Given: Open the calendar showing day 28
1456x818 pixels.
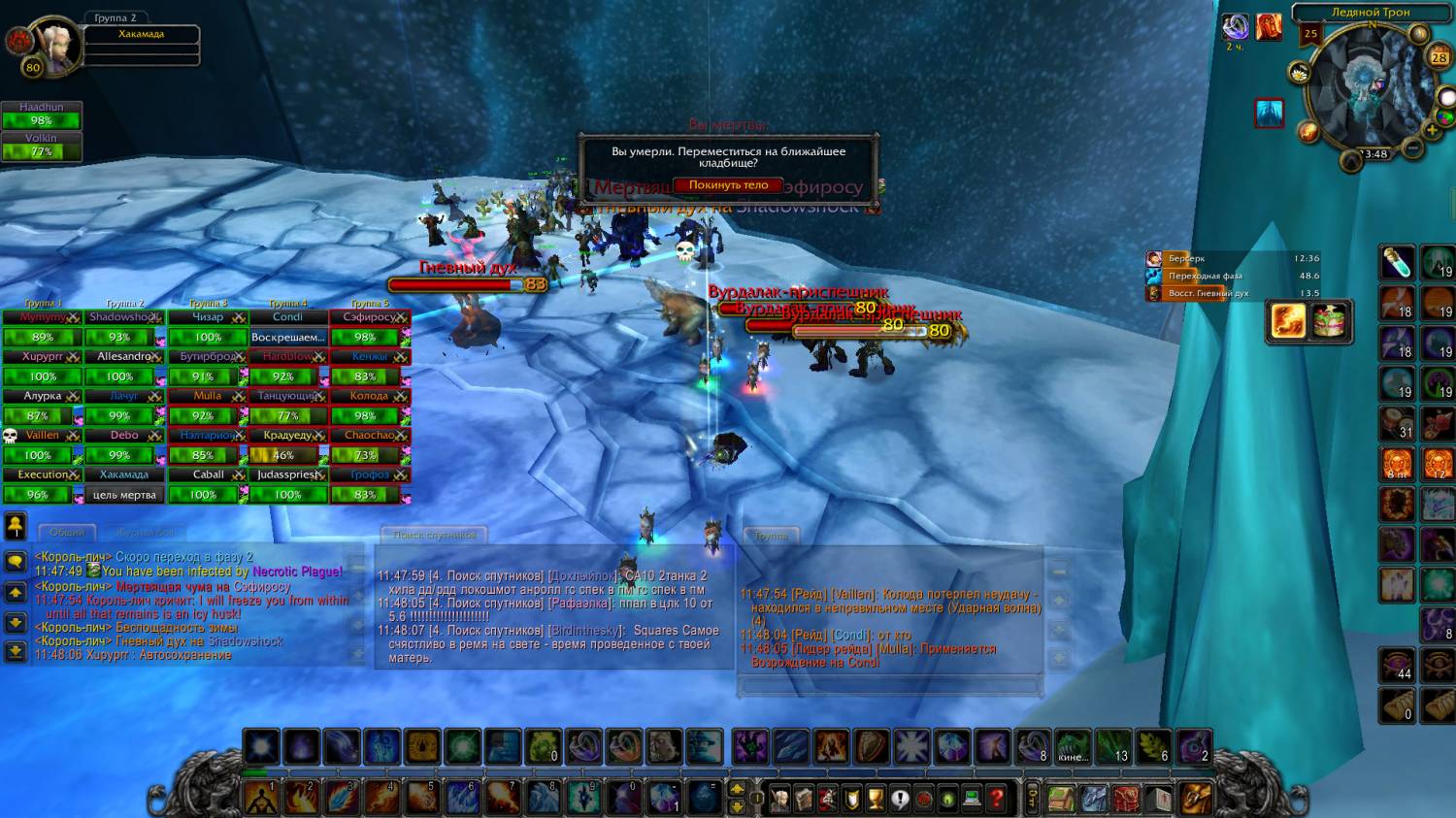Looking at the screenshot, I should tap(1439, 57).
